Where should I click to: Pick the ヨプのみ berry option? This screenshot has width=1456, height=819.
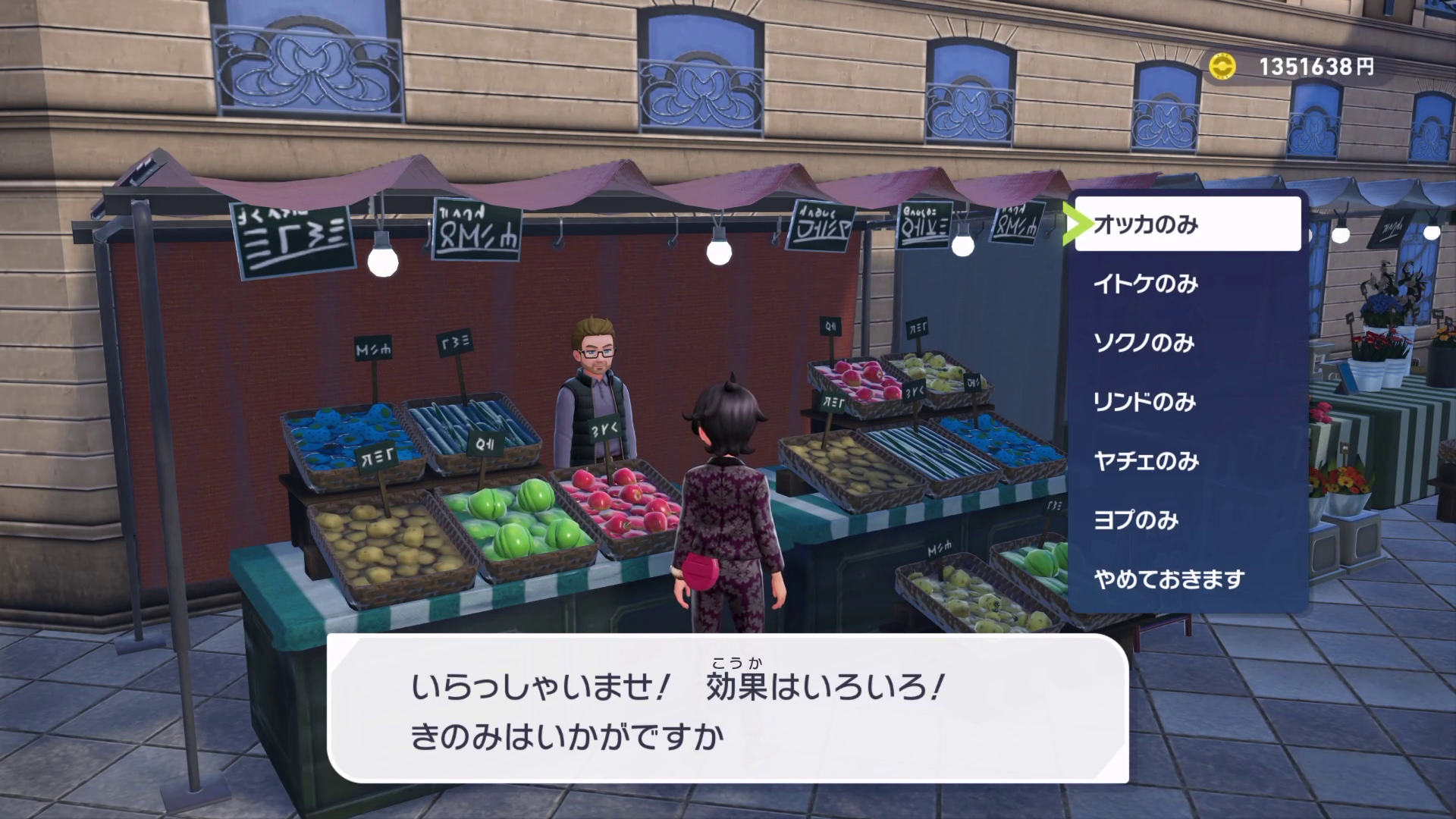point(1187,520)
